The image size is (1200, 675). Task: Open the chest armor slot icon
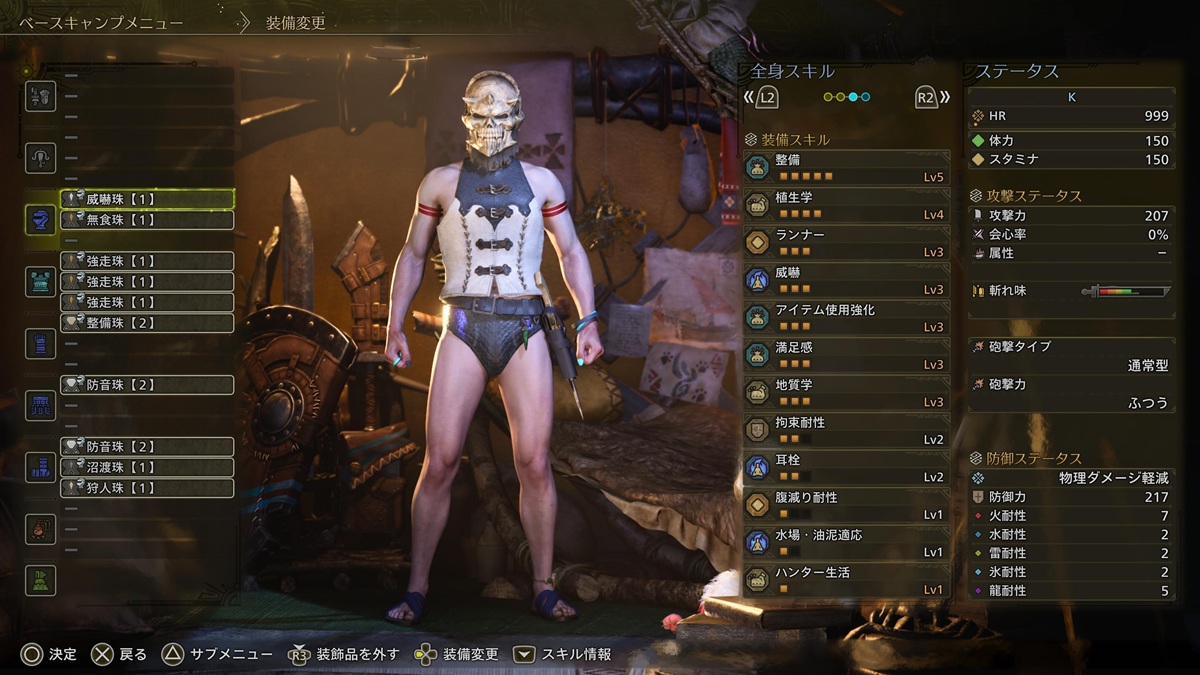[x=40, y=282]
